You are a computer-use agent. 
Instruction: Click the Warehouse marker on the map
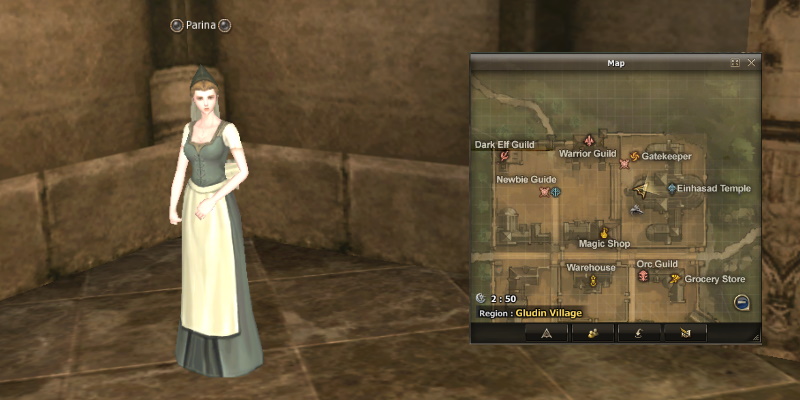592,281
